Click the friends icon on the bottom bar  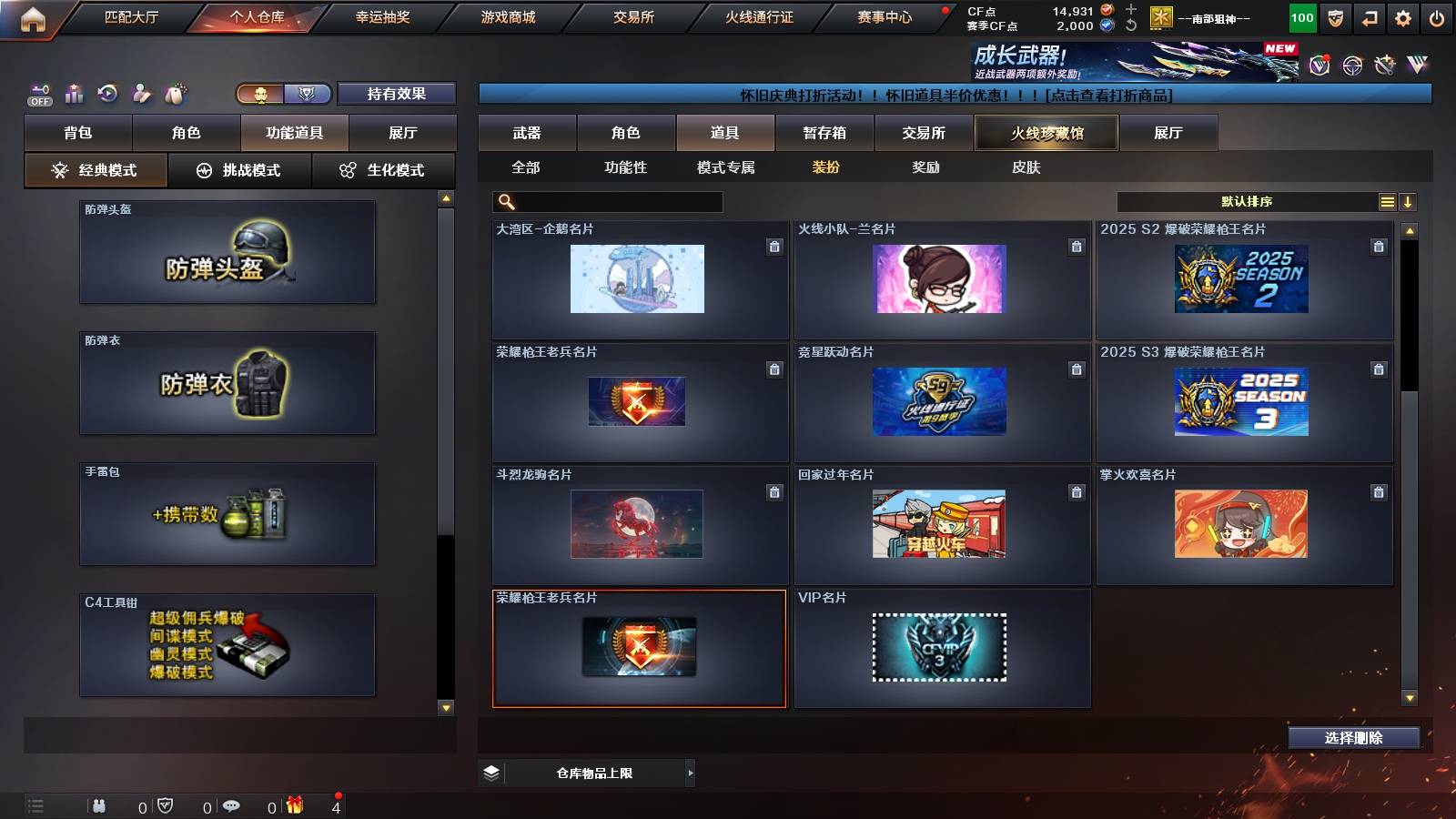[98, 806]
